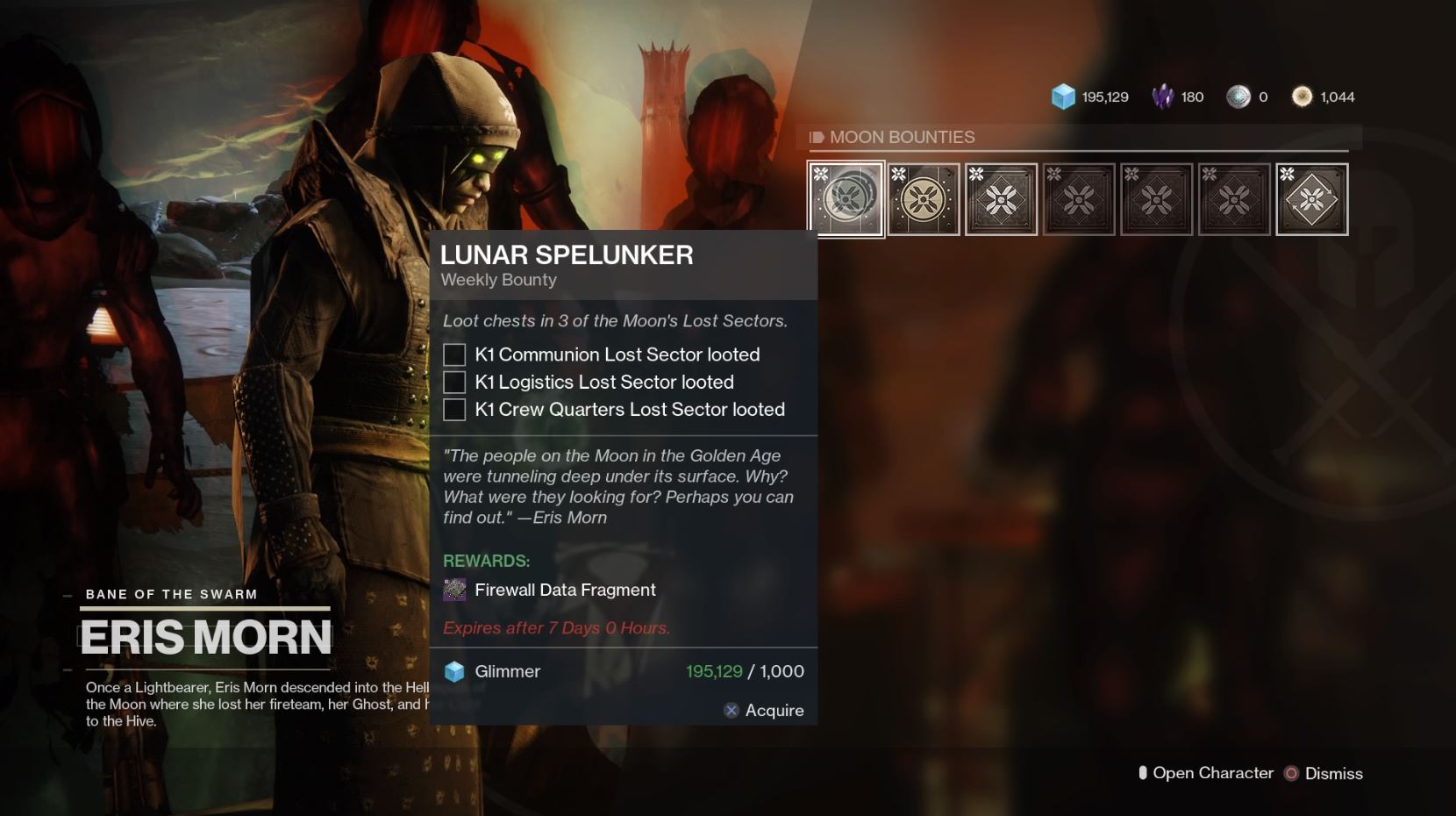Select the fourth bounty thumbnail in the row

pos(1079,198)
